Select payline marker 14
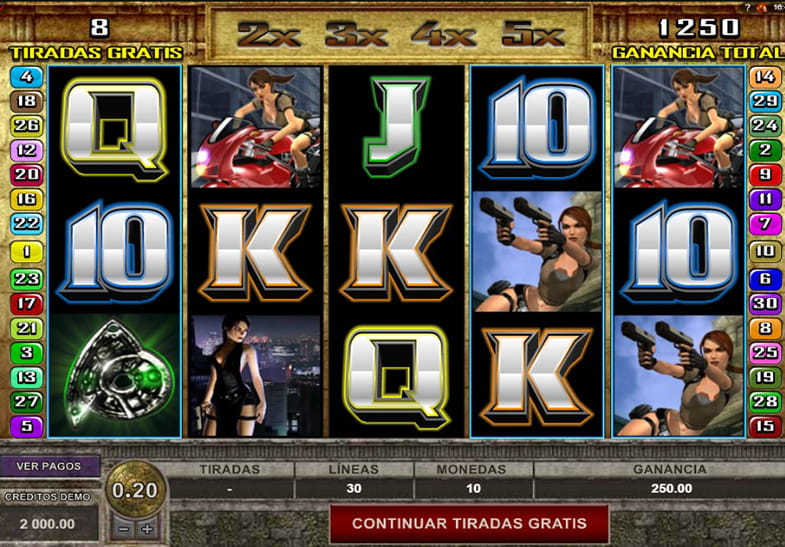The height and width of the screenshot is (547, 785). tap(765, 76)
